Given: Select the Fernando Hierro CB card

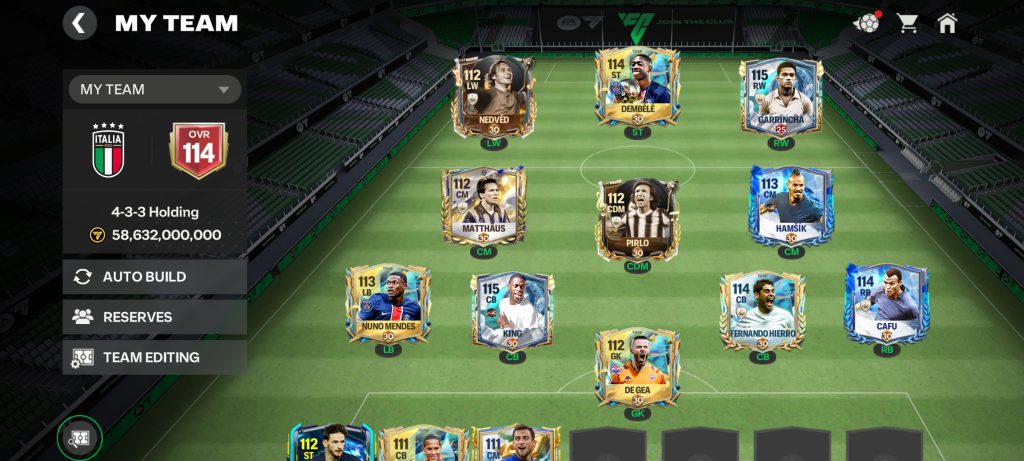Looking at the screenshot, I should 762,311.
